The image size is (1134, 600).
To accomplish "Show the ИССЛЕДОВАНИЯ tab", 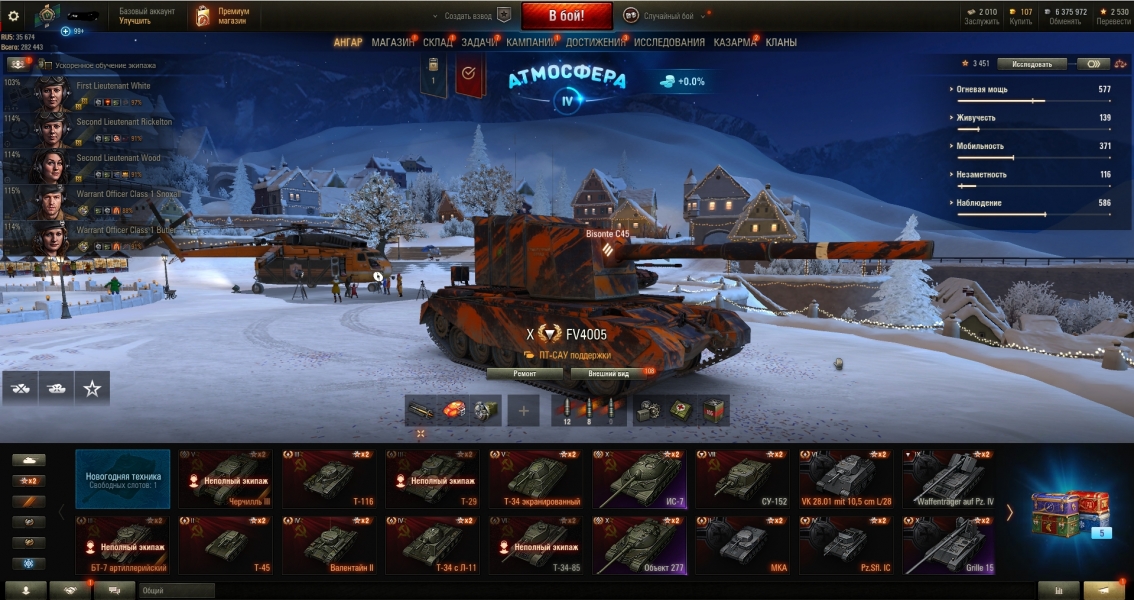I will click(x=669, y=43).
